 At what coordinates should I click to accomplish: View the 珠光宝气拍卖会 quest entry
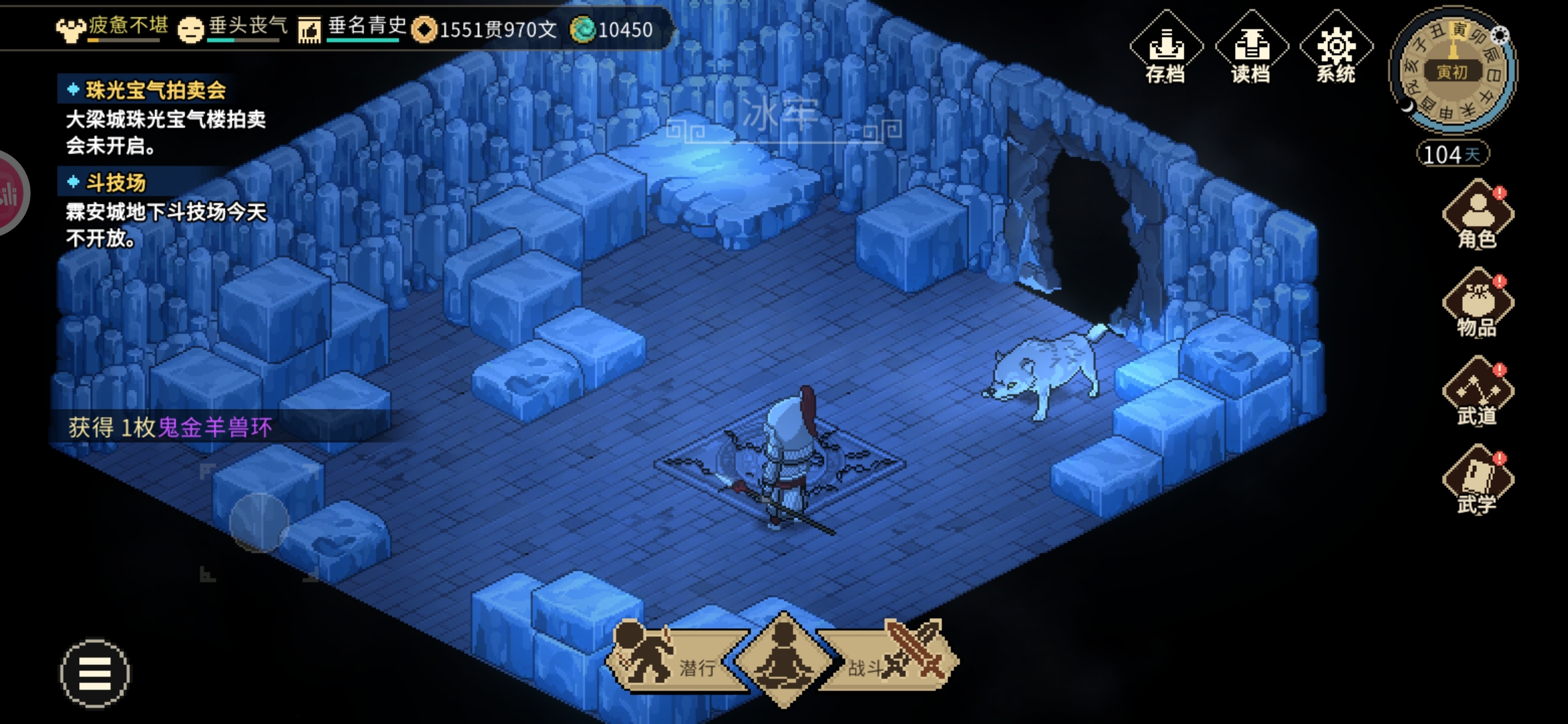[155, 90]
